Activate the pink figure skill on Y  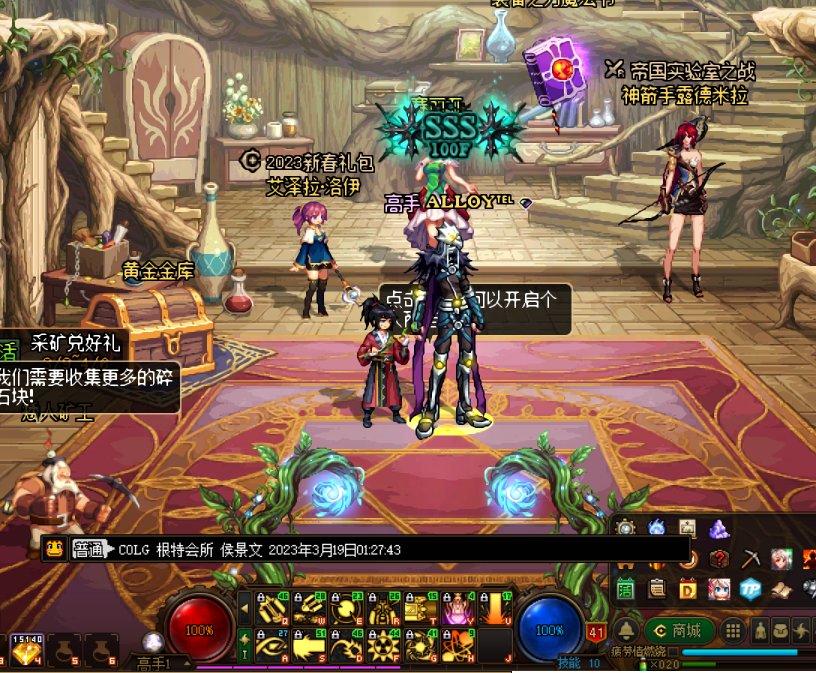point(456,608)
